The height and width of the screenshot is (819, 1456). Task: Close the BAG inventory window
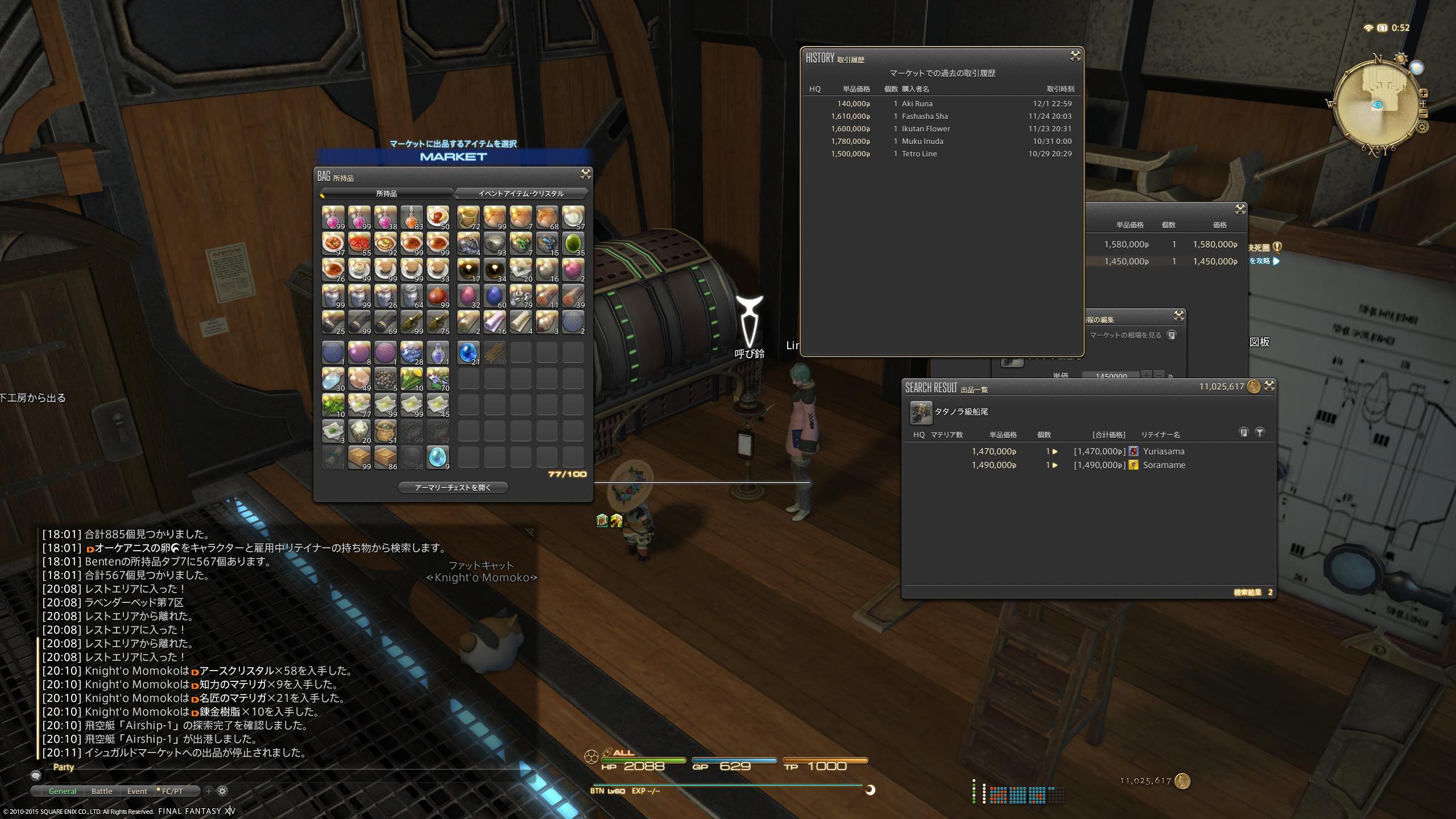point(585,174)
